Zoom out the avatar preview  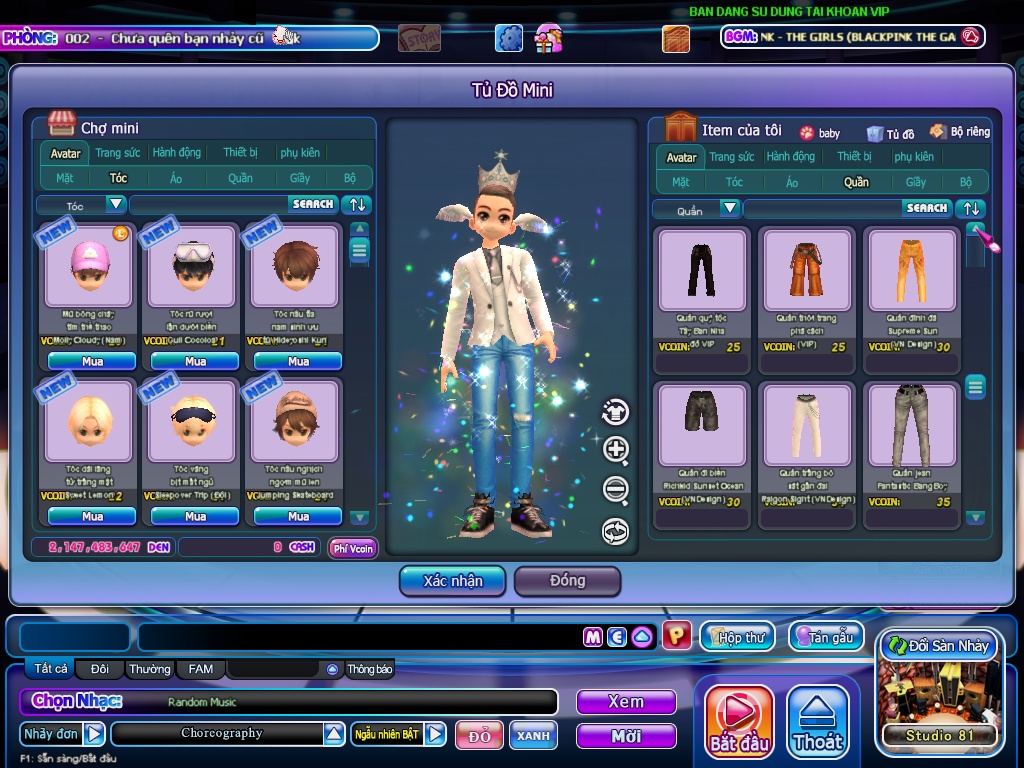(616, 490)
